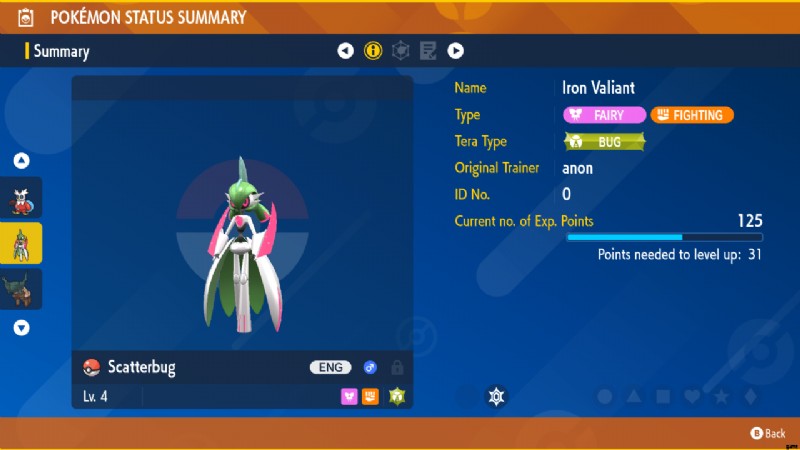Image resolution: width=800 pixels, height=450 pixels.
Task: Click the Back button
Action: click(768, 433)
